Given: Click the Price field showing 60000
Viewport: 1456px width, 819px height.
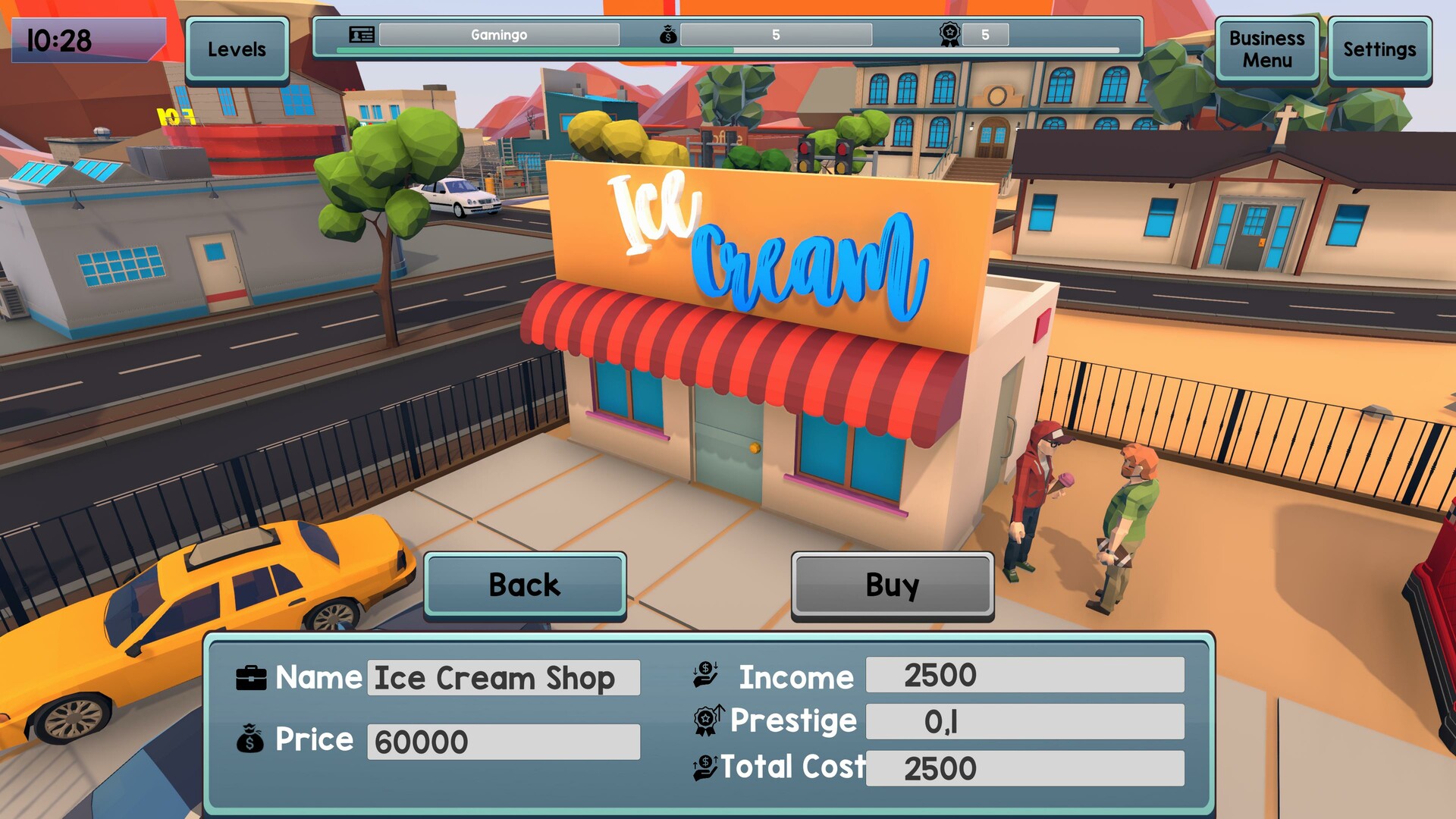Looking at the screenshot, I should (503, 741).
